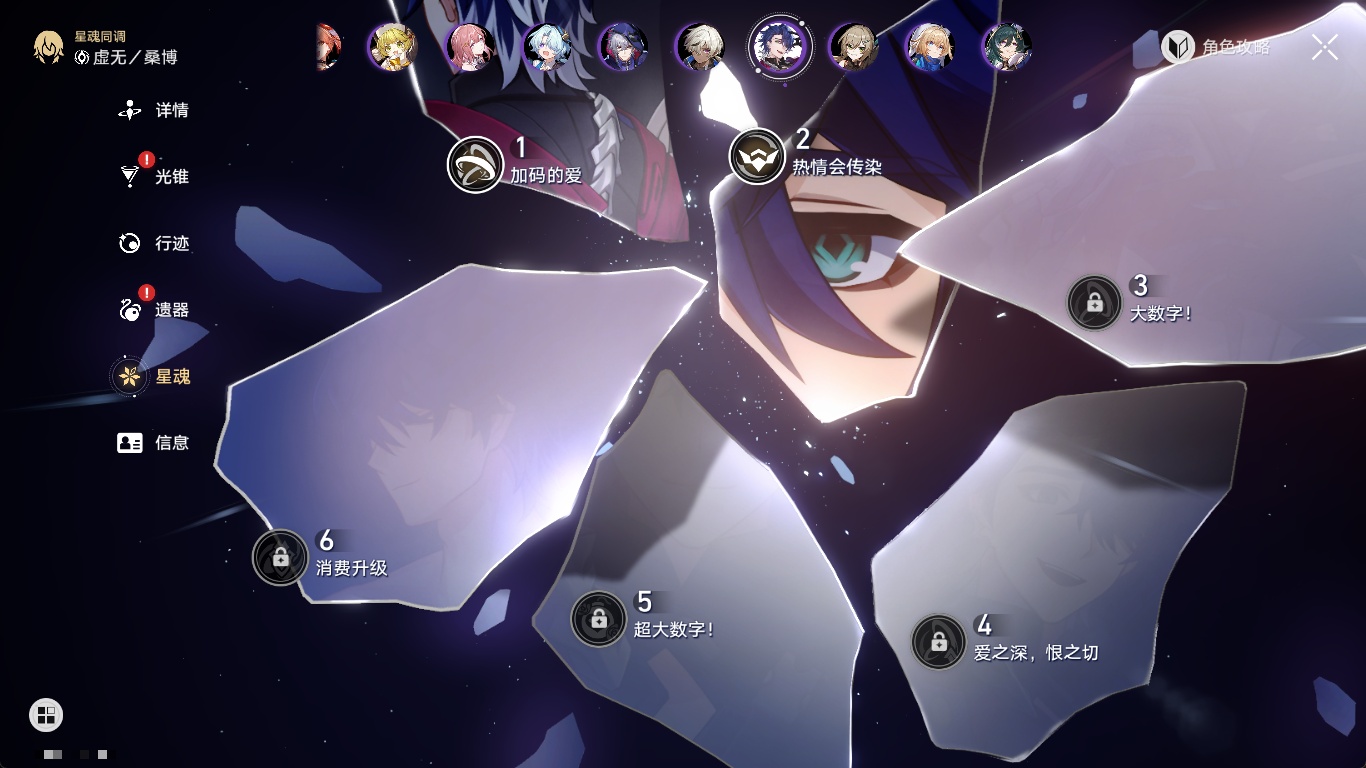Select the dark green-haired character portrait
The width and height of the screenshot is (1366, 768).
(x=1006, y=46)
